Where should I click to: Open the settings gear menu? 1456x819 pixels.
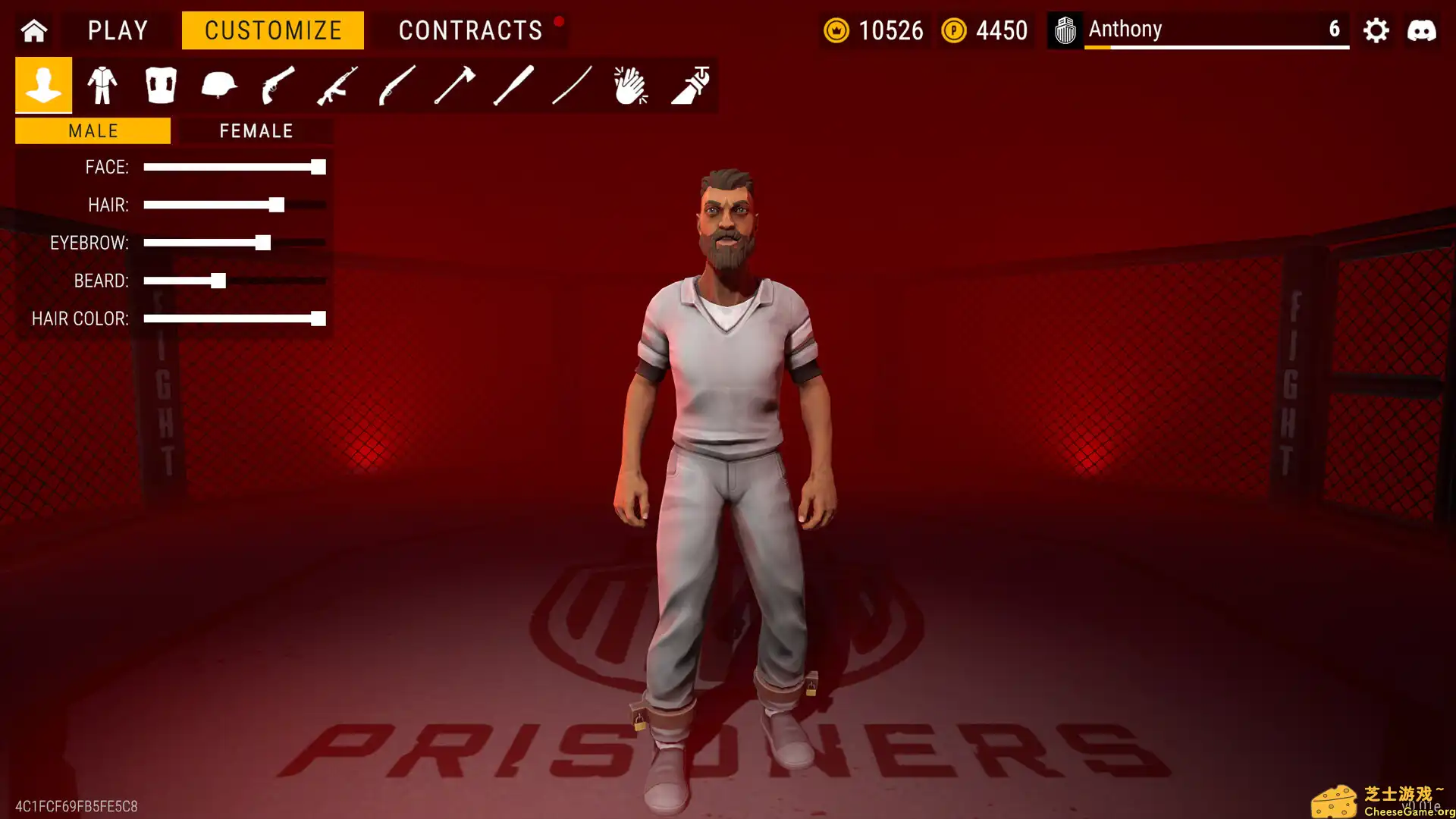click(x=1376, y=30)
